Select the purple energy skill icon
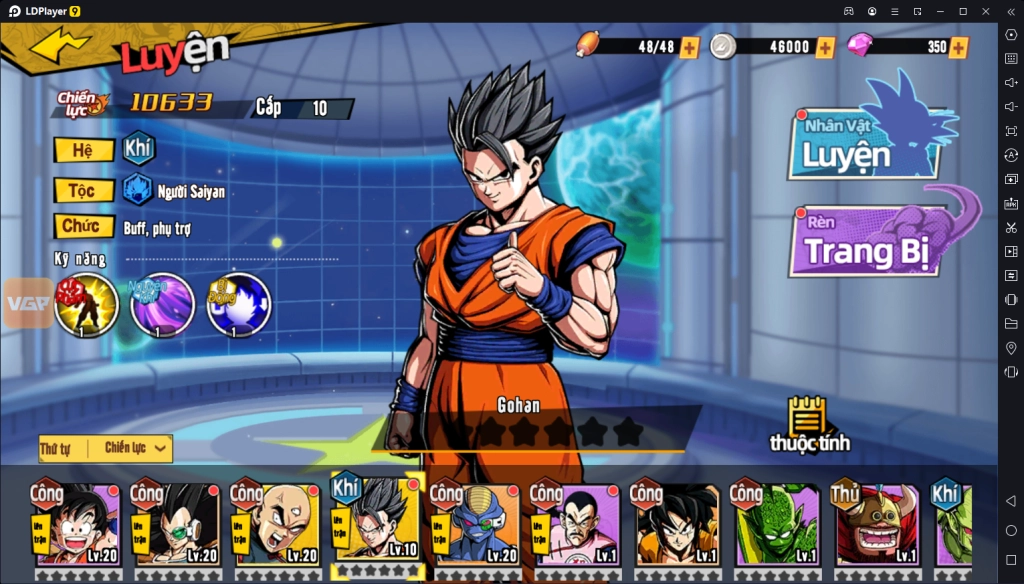This screenshot has width=1024, height=584. point(162,305)
